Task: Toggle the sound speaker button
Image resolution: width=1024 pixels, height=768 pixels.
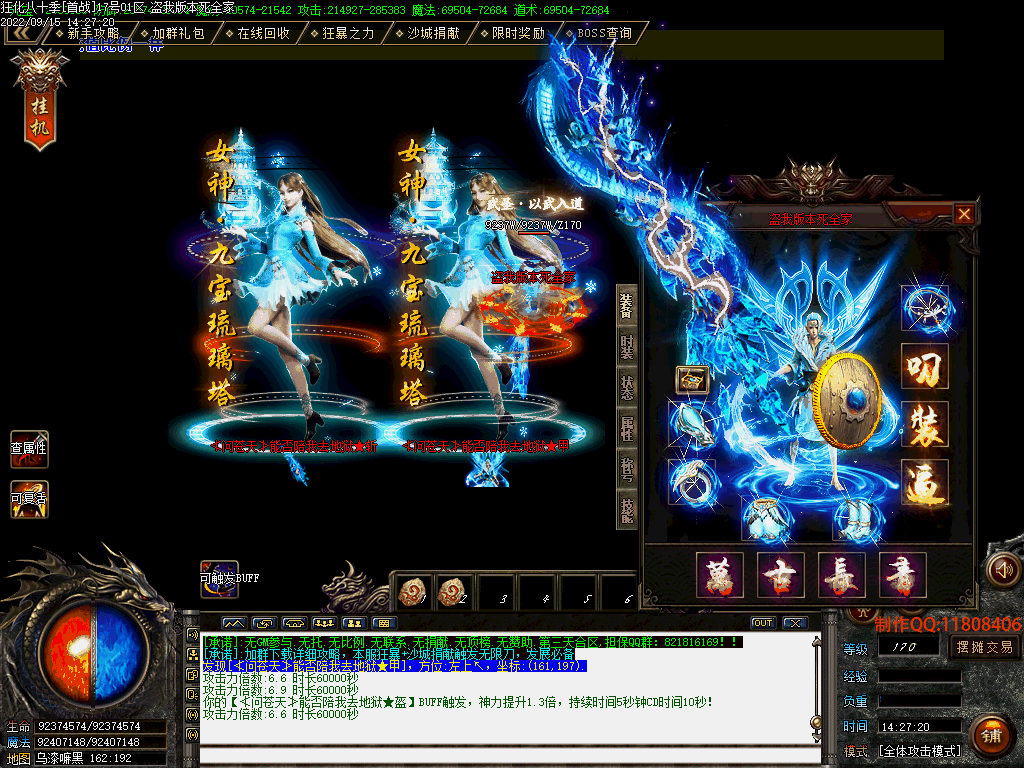Action: click(1002, 569)
